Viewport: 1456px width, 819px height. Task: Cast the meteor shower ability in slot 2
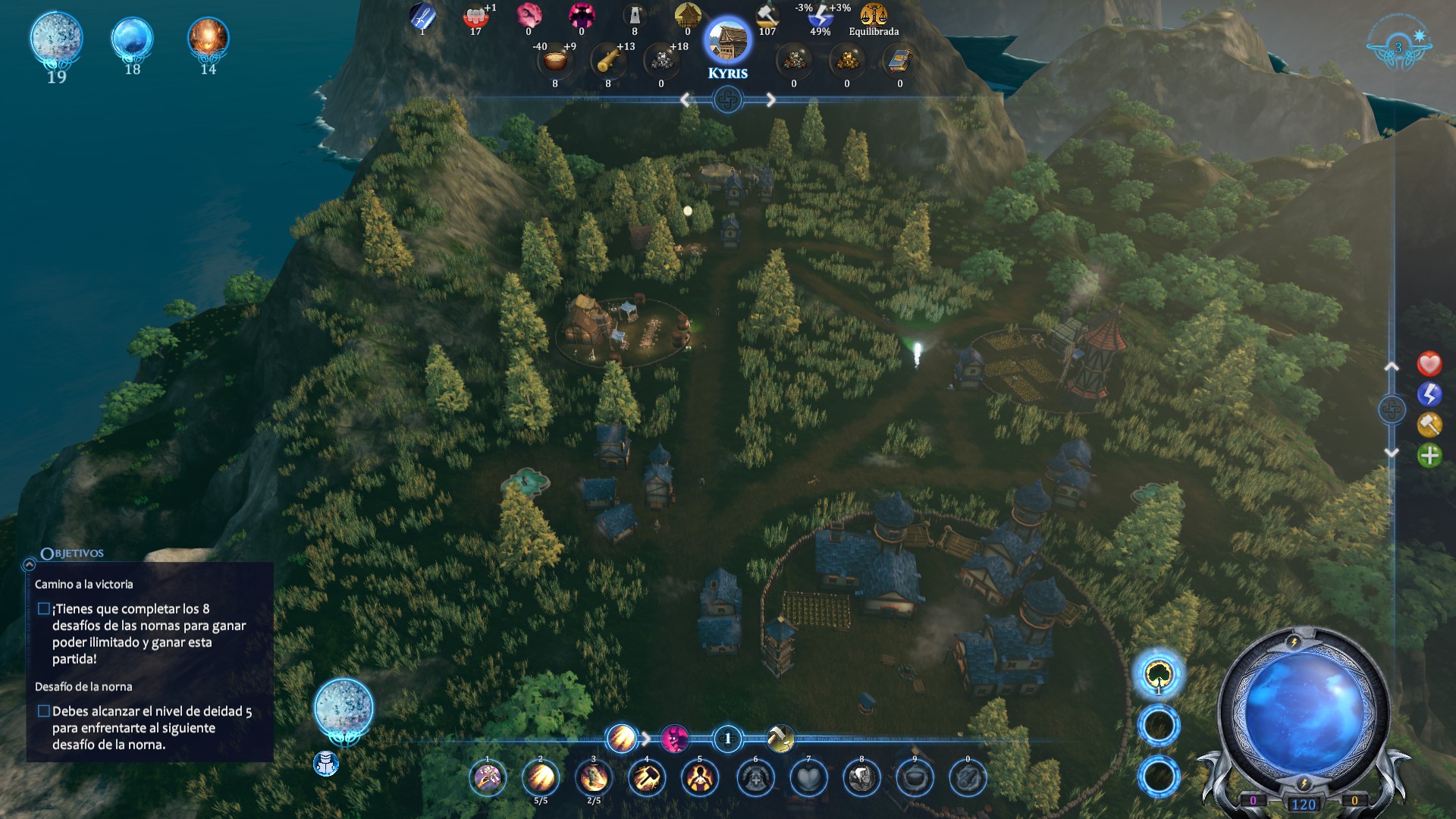pyautogui.click(x=541, y=778)
